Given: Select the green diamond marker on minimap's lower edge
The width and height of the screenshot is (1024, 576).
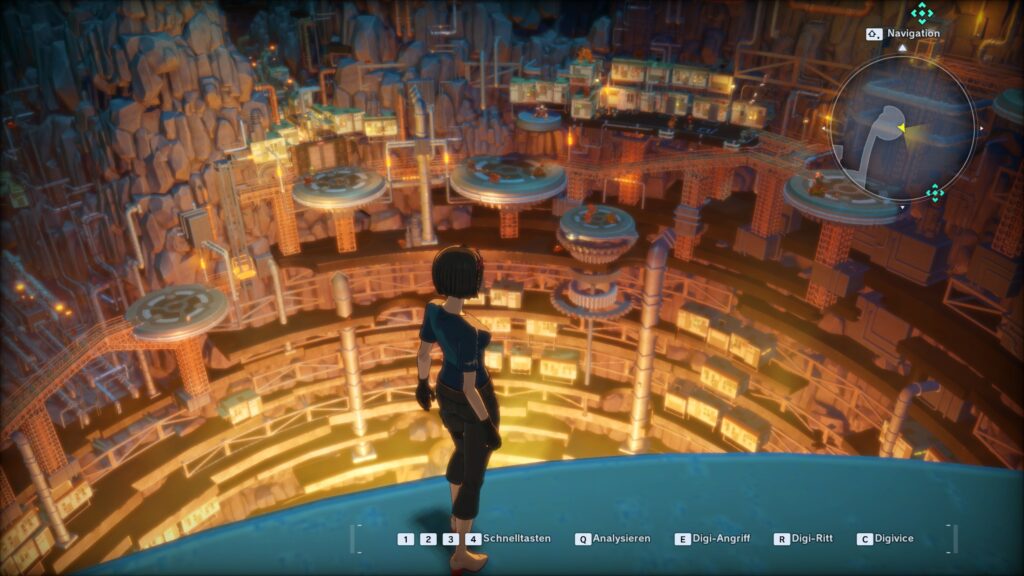Looking at the screenshot, I should [x=934, y=192].
